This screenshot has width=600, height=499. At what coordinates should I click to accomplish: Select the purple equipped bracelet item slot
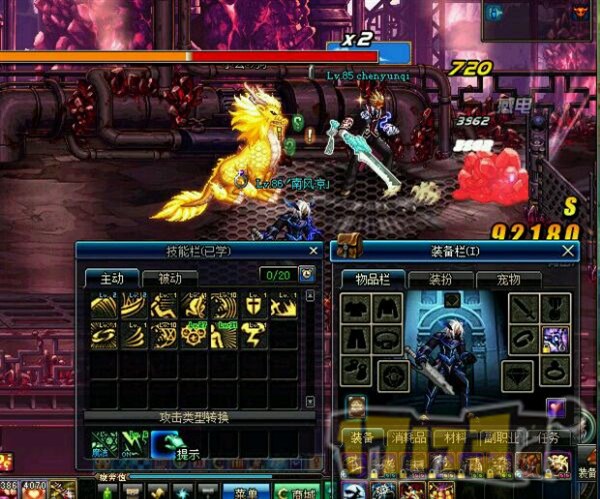[x=555, y=340]
